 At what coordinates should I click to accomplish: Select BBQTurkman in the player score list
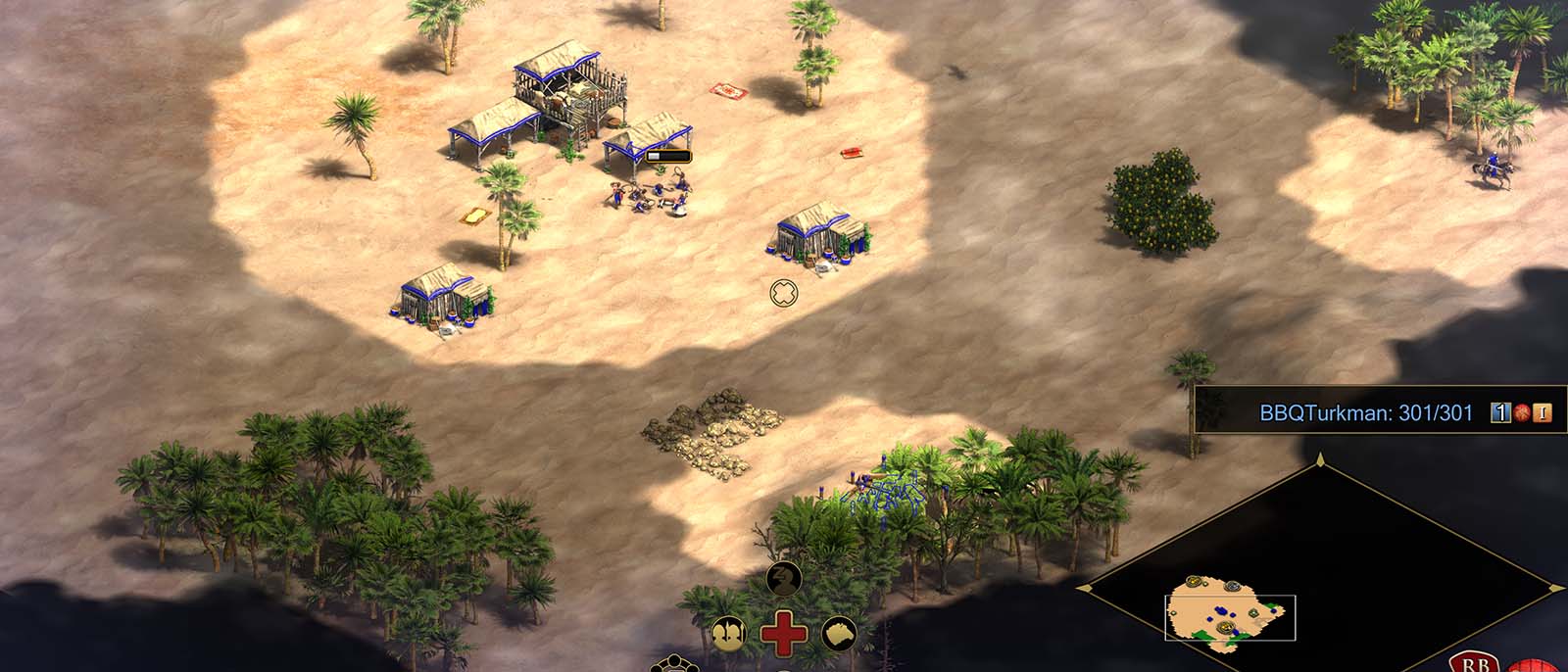coord(1365,413)
